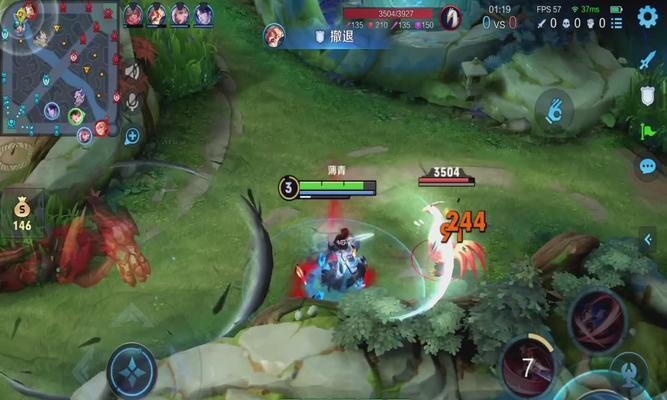Viewport: 667px width, 400px height.
Task: Tap the hand gesture emote button
Action: coord(552,110)
